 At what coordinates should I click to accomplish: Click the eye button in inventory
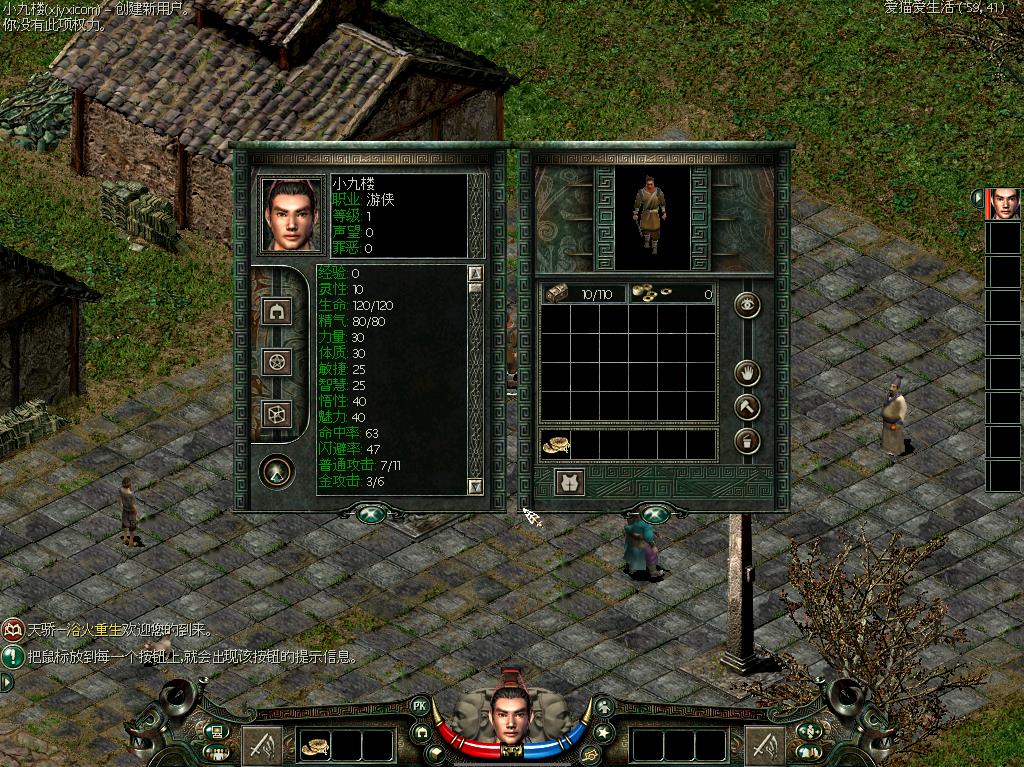747,305
